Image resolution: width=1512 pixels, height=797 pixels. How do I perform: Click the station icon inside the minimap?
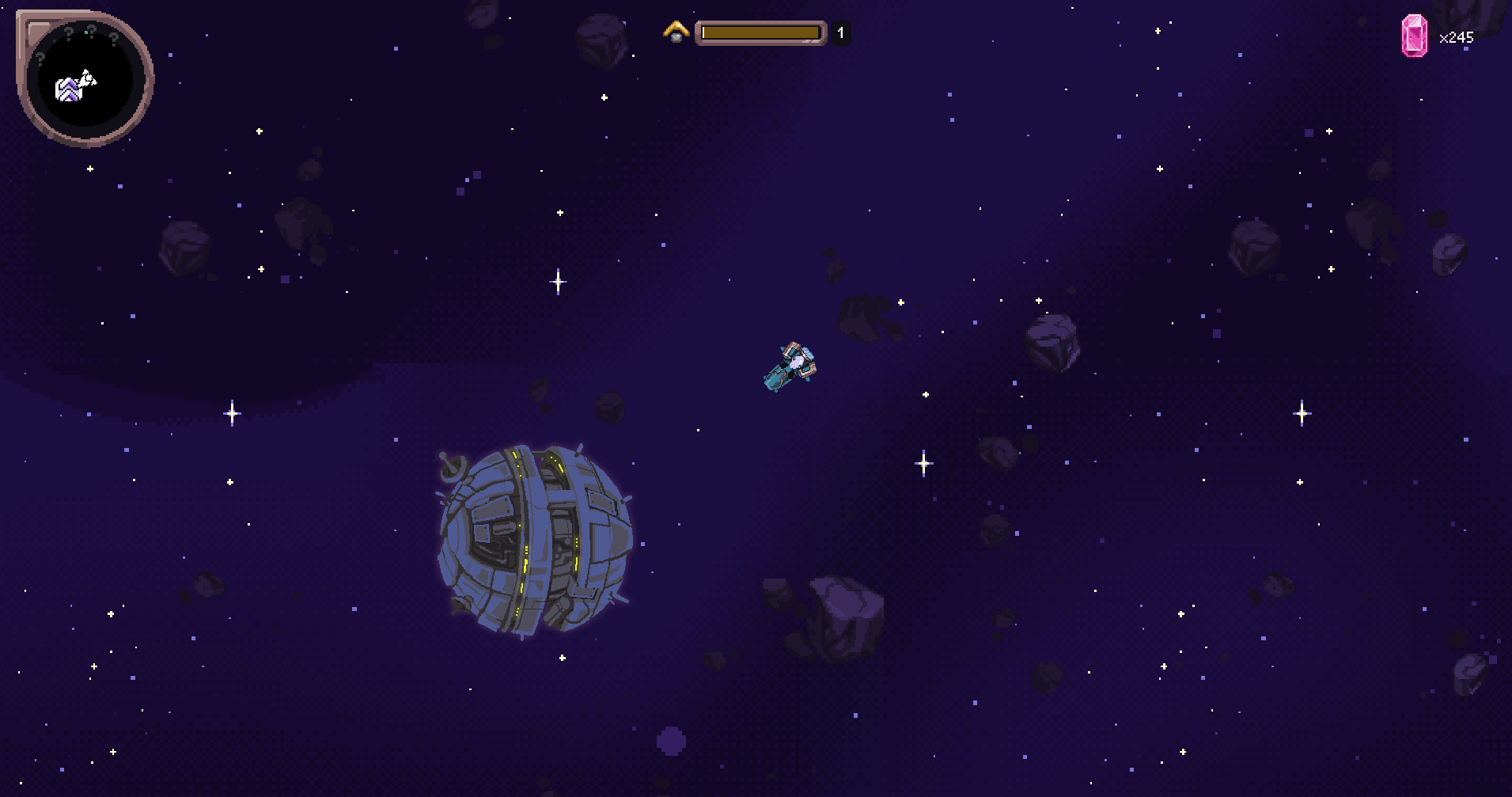point(67,90)
